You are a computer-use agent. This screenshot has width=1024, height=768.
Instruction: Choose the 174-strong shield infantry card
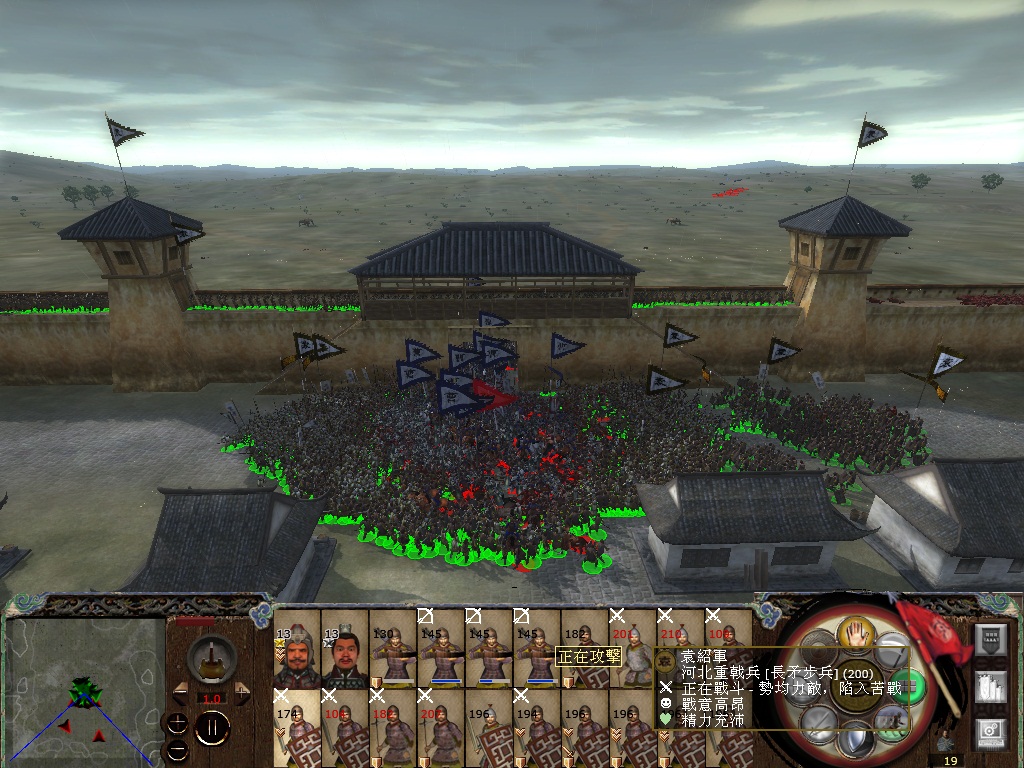coord(297,726)
